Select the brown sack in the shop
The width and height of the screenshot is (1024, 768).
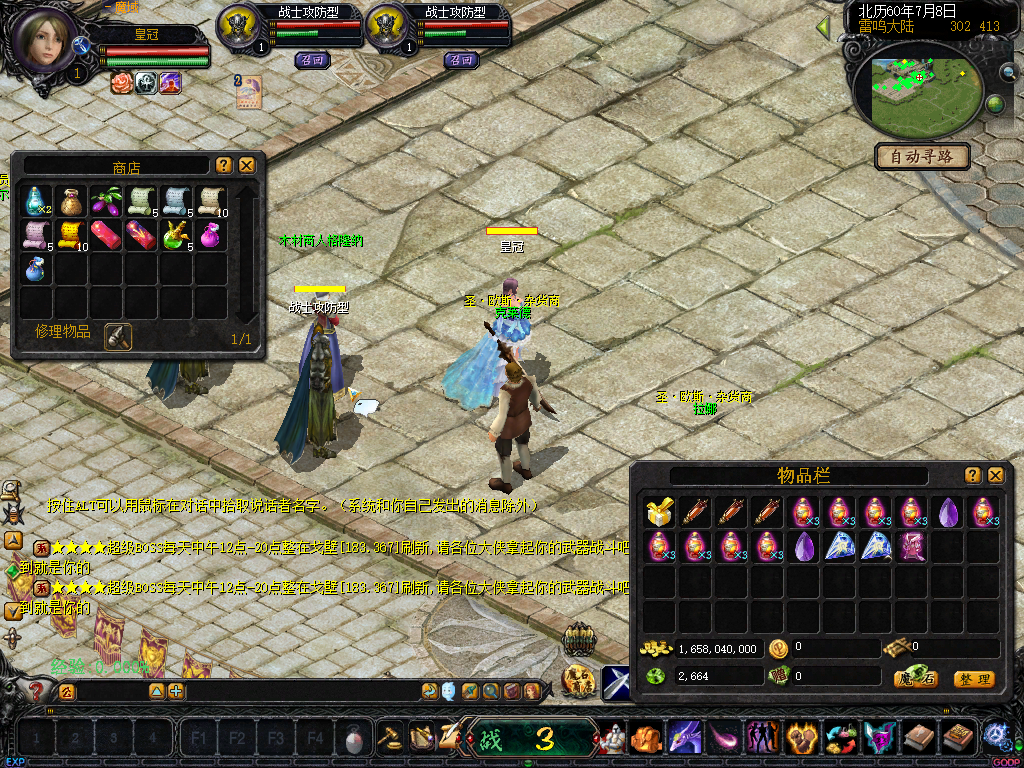coord(70,200)
